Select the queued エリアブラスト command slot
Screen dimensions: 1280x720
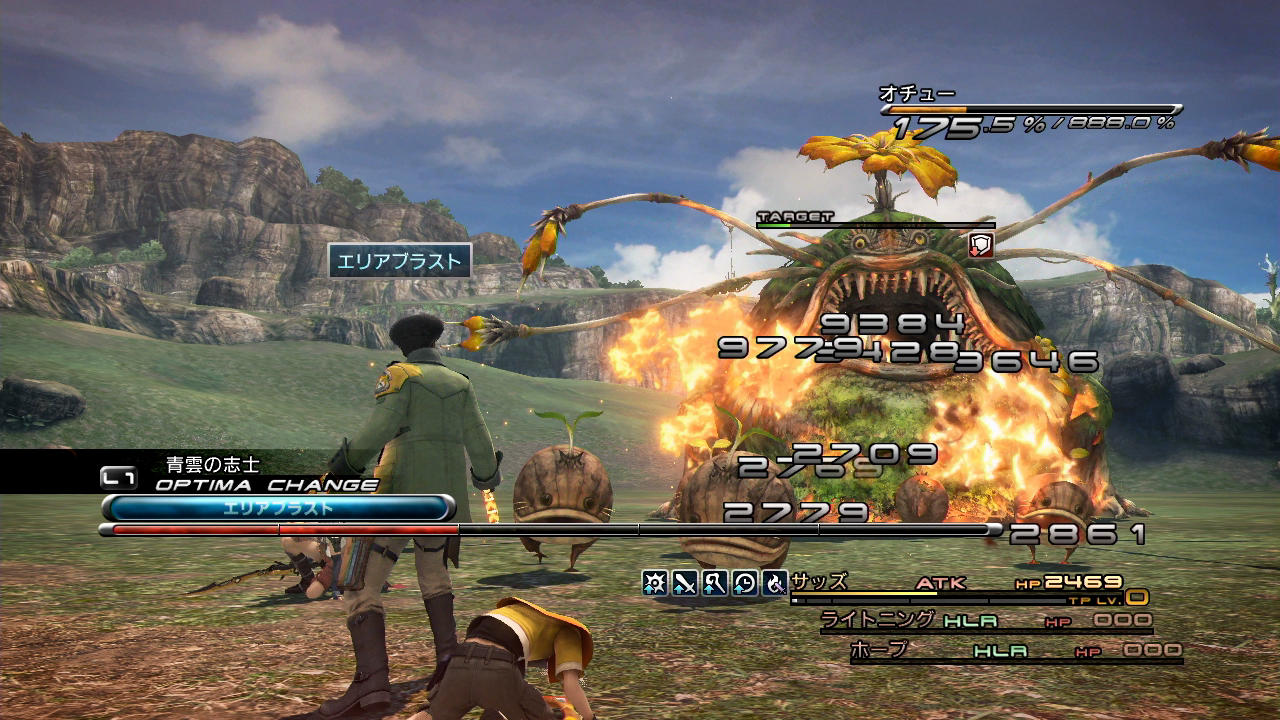pos(278,508)
